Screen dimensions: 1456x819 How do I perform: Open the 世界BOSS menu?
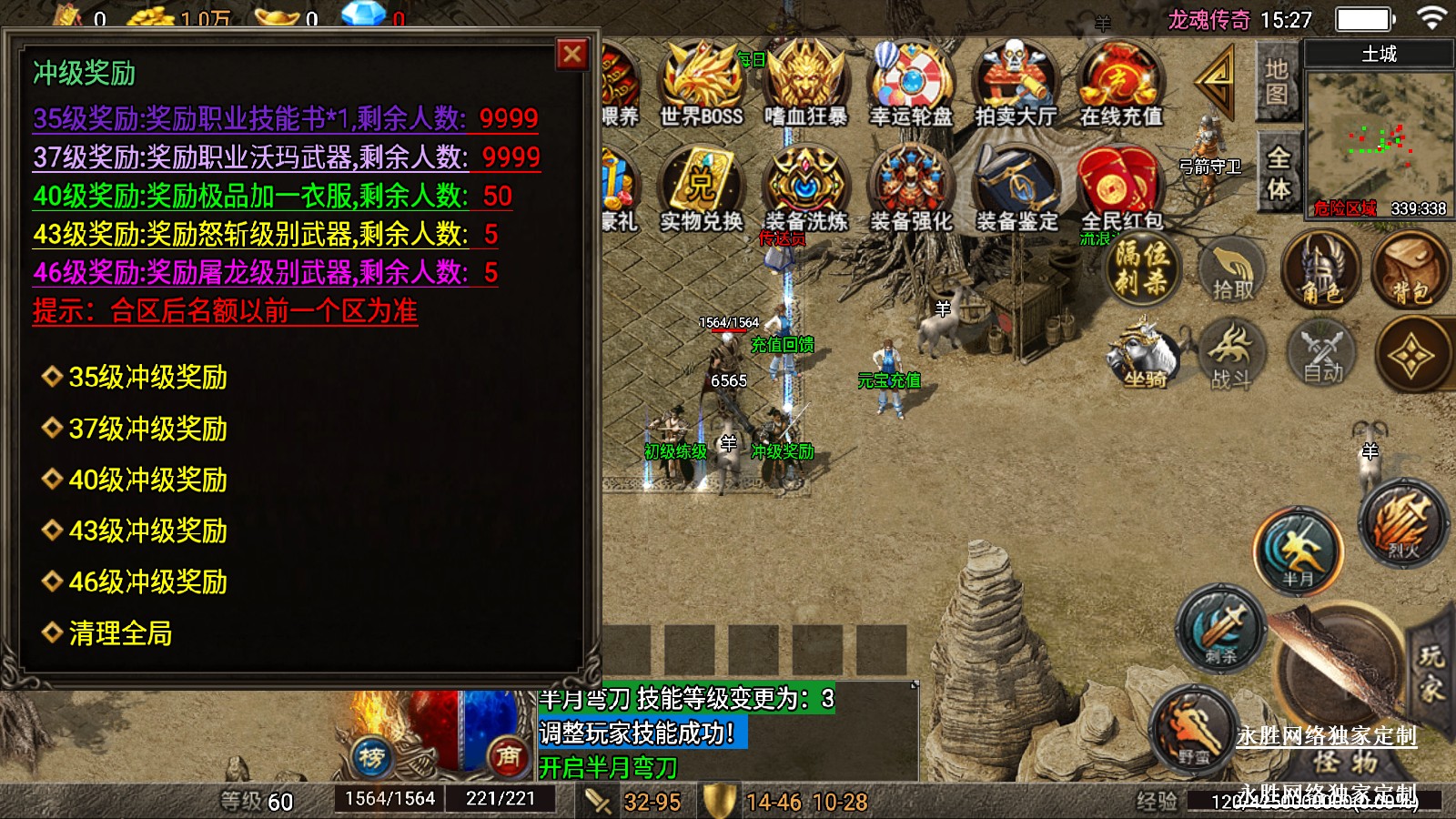701,84
